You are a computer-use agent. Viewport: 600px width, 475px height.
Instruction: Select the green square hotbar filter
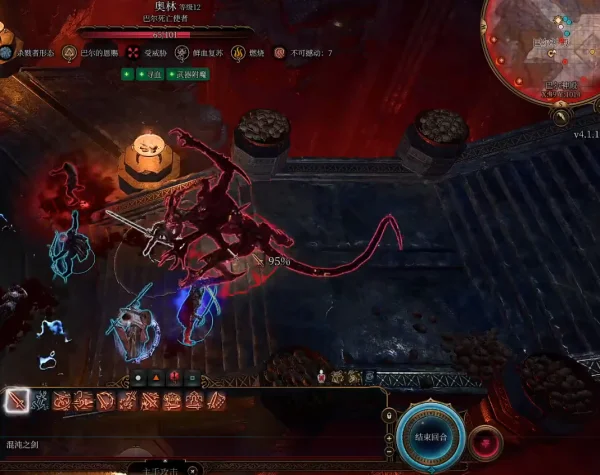point(190,377)
